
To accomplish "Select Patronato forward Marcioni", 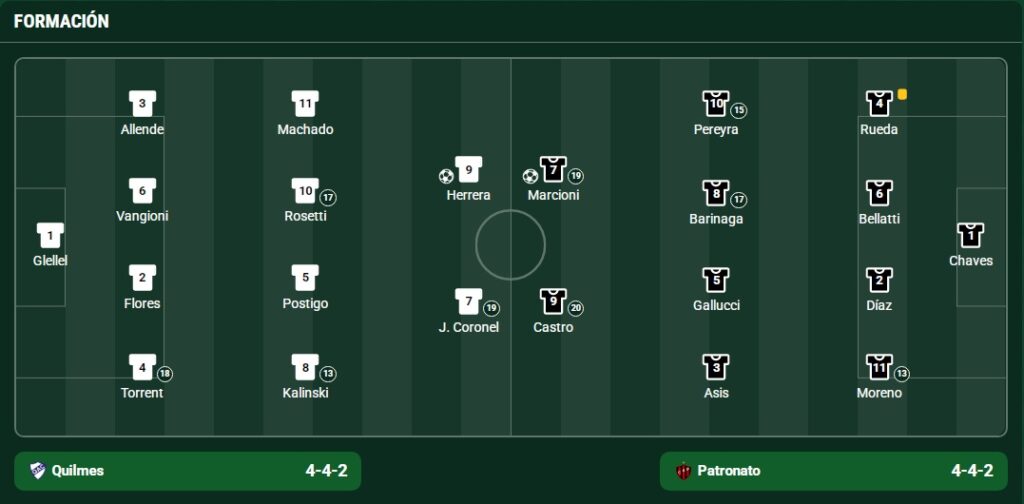I will point(553,170).
